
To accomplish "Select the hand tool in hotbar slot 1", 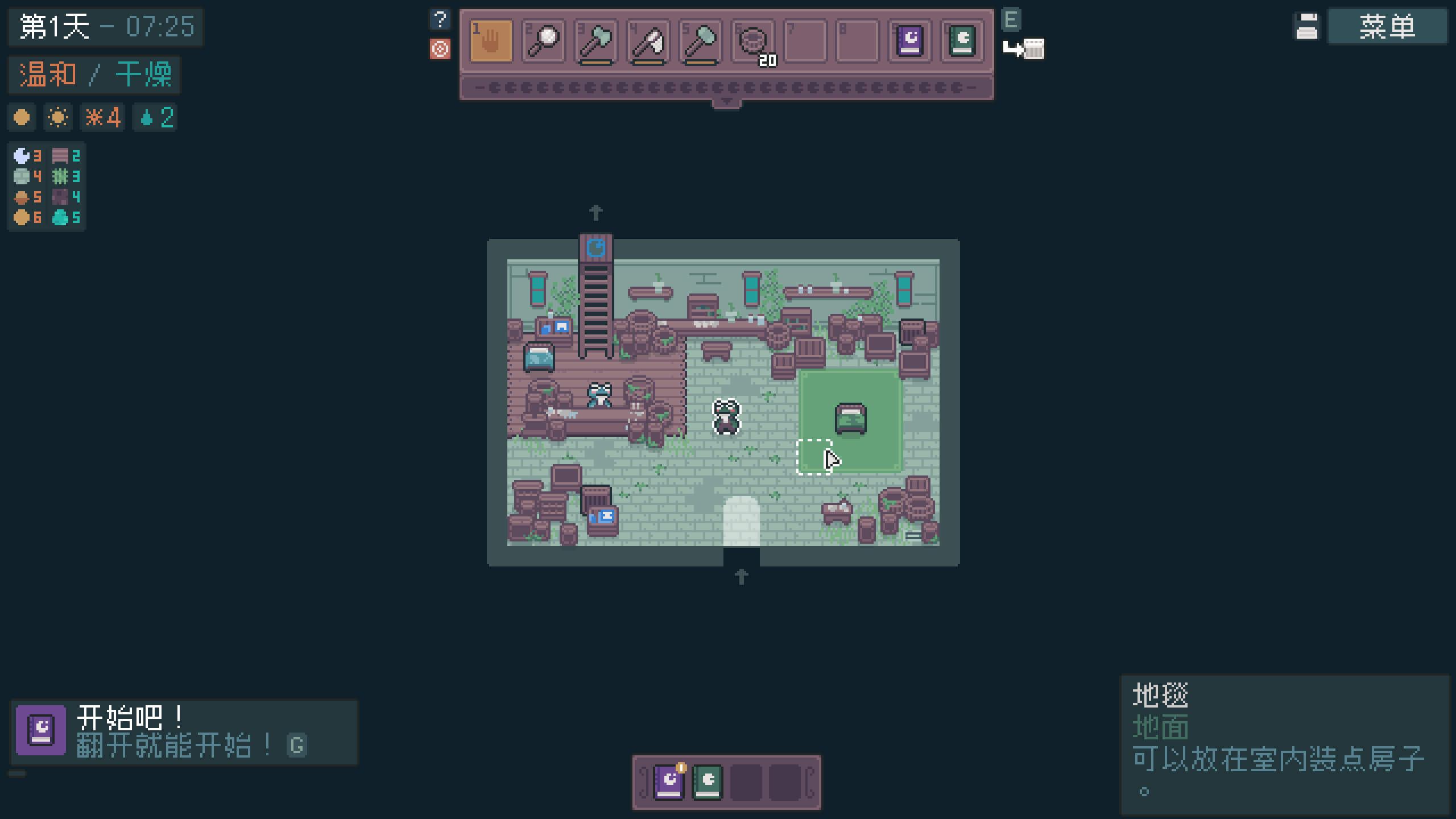I will 490,40.
